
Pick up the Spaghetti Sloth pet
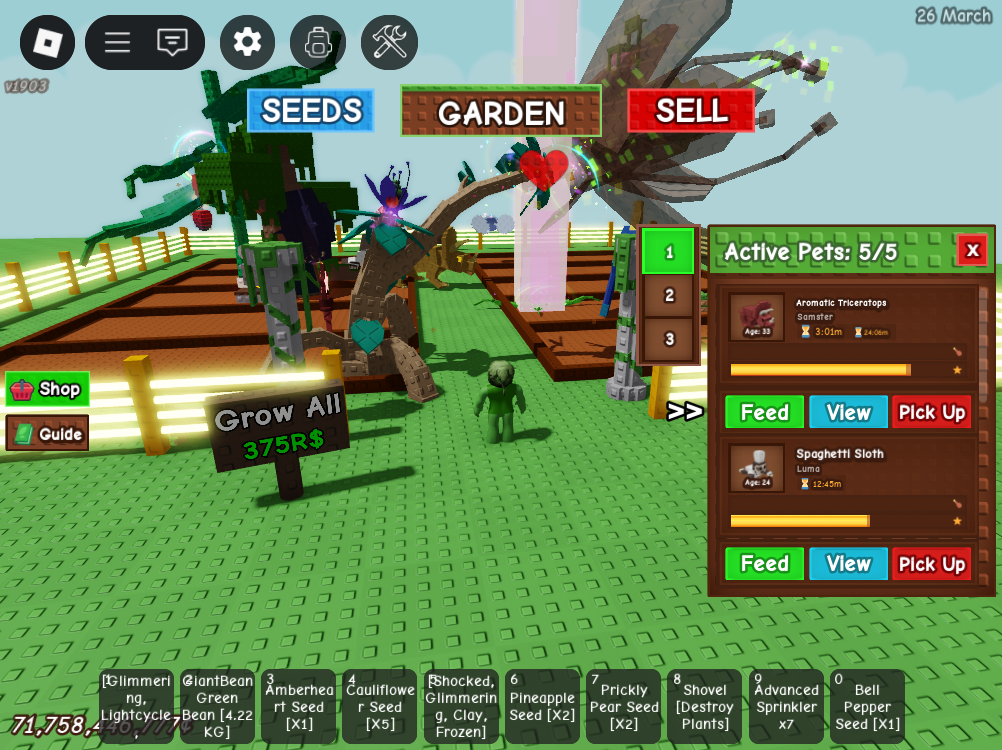pos(931,564)
